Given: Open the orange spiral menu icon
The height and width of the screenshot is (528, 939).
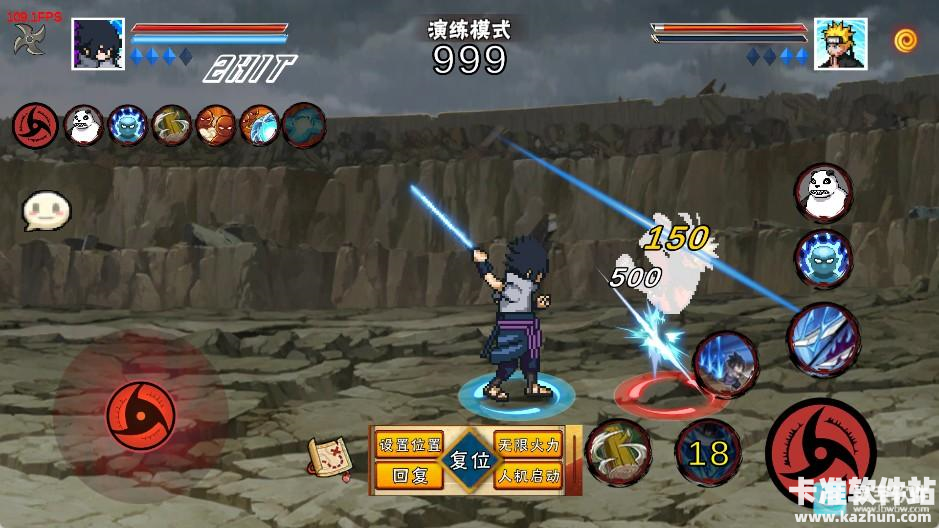Looking at the screenshot, I should click(x=907, y=41).
